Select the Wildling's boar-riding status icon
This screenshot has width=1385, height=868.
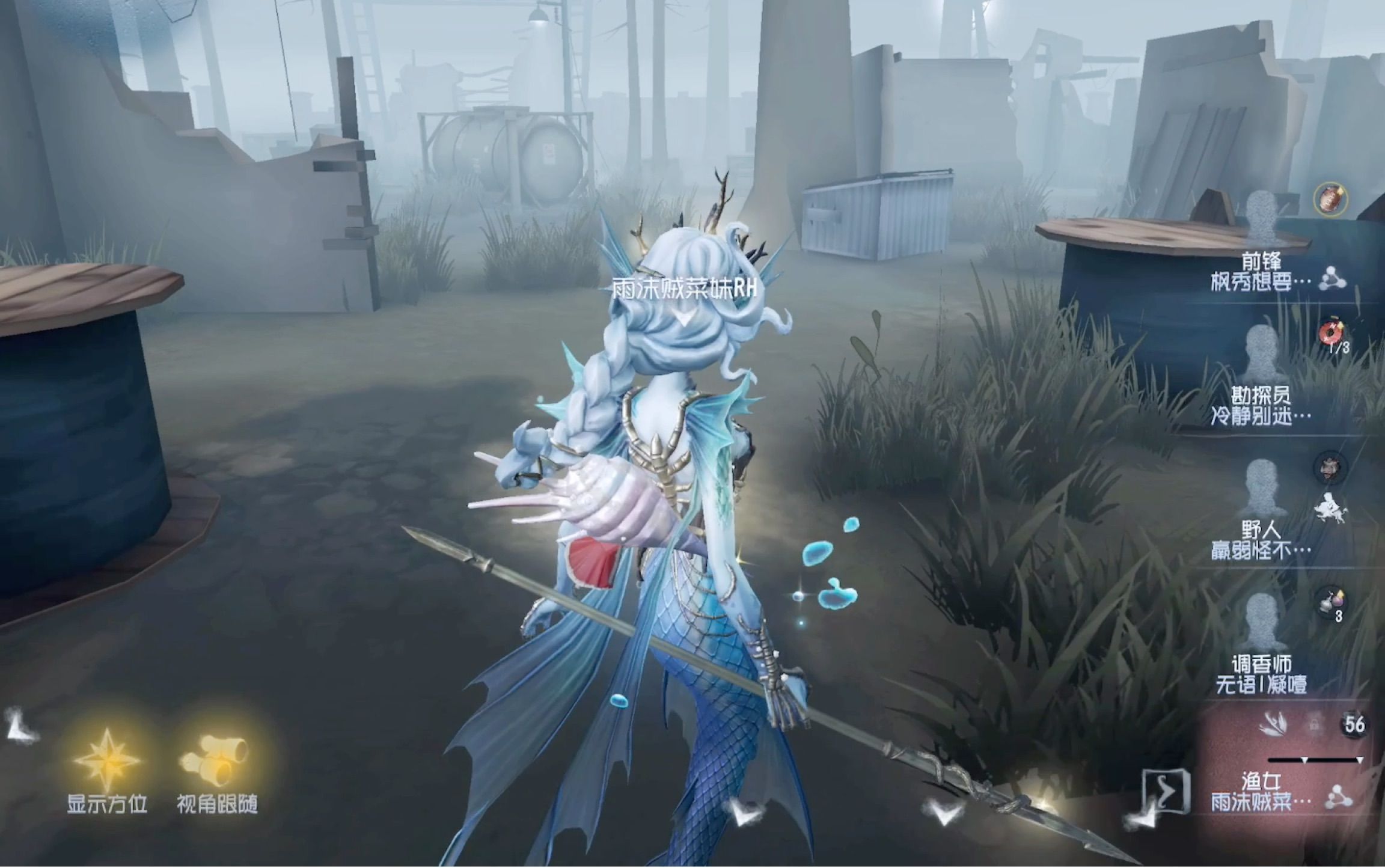point(1329,509)
